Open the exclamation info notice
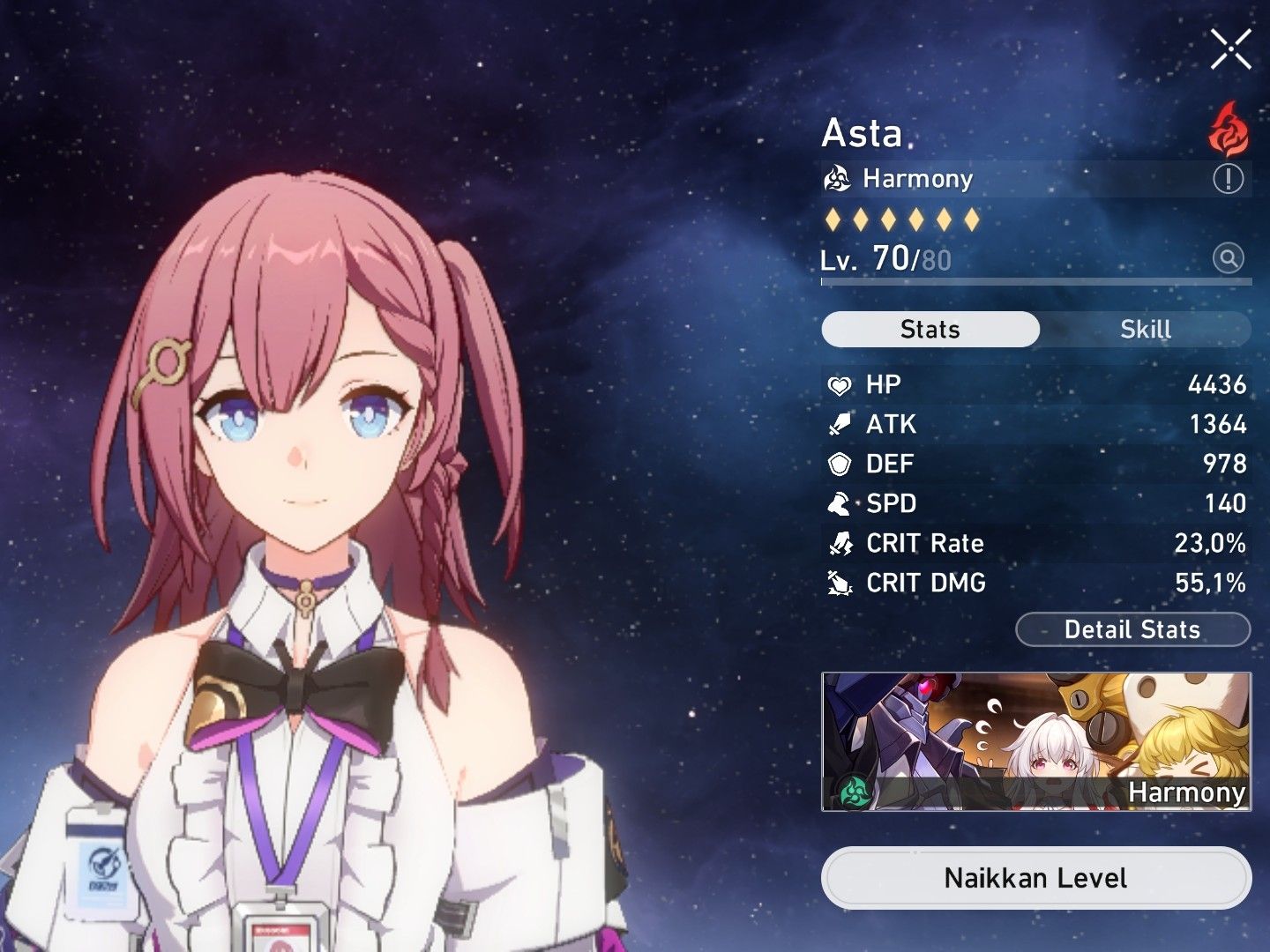The width and height of the screenshot is (1270, 952). 1227,178
